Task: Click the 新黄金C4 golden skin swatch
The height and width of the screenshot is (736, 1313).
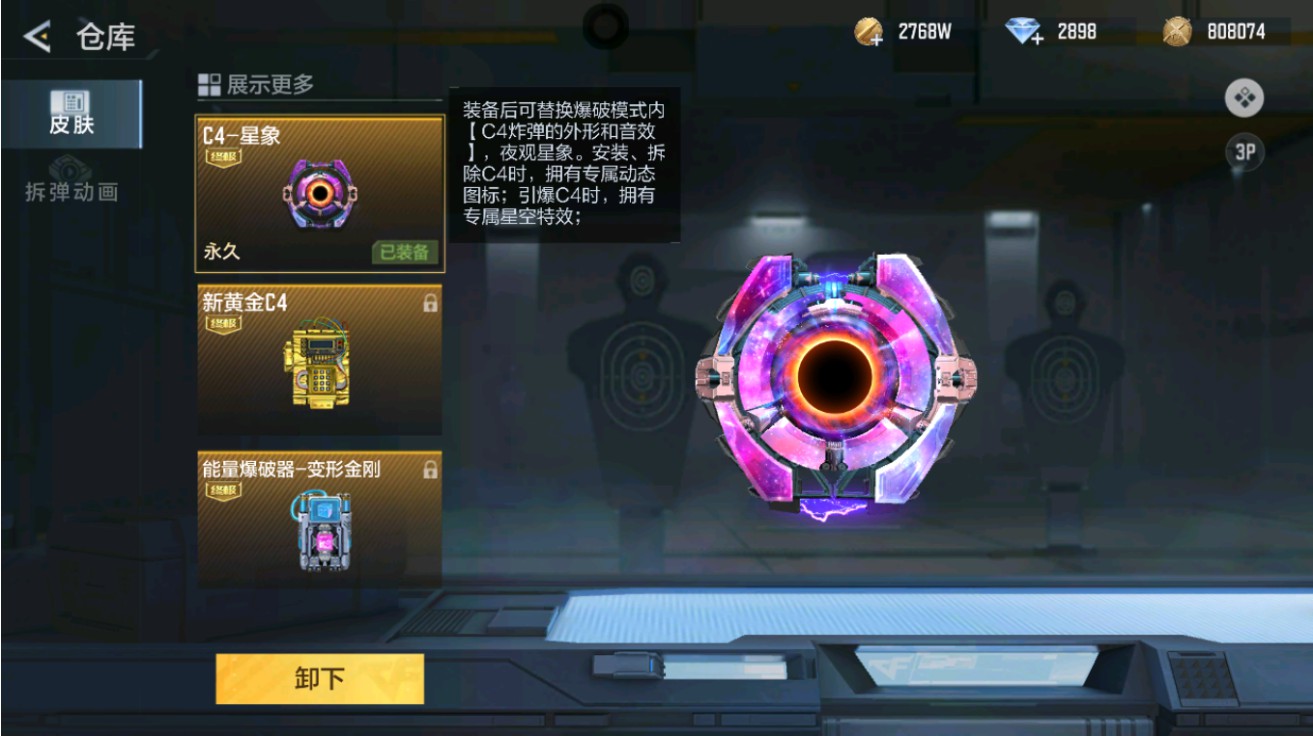Action: (x=318, y=360)
